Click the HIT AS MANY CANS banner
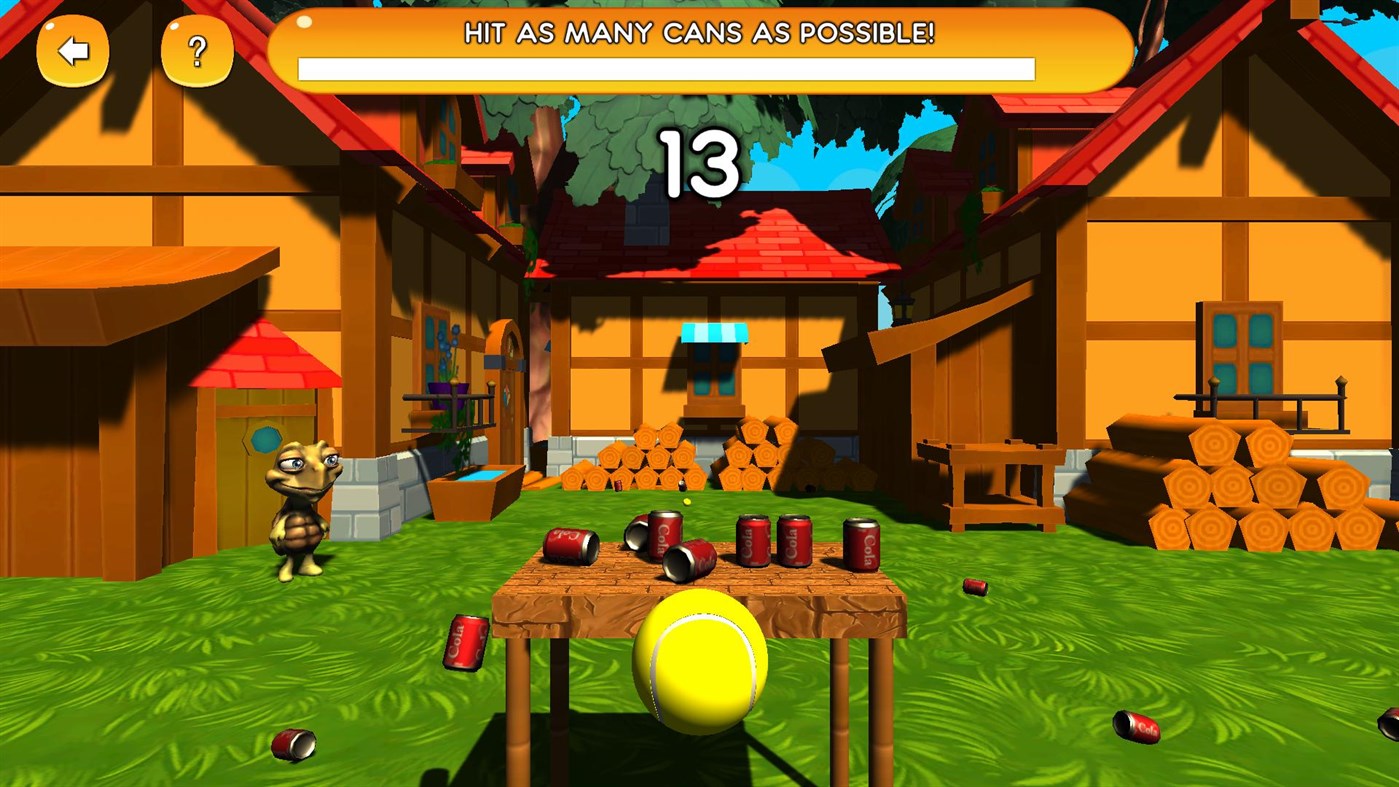The width and height of the screenshot is (1399, 787). click(x=698, y=33)
